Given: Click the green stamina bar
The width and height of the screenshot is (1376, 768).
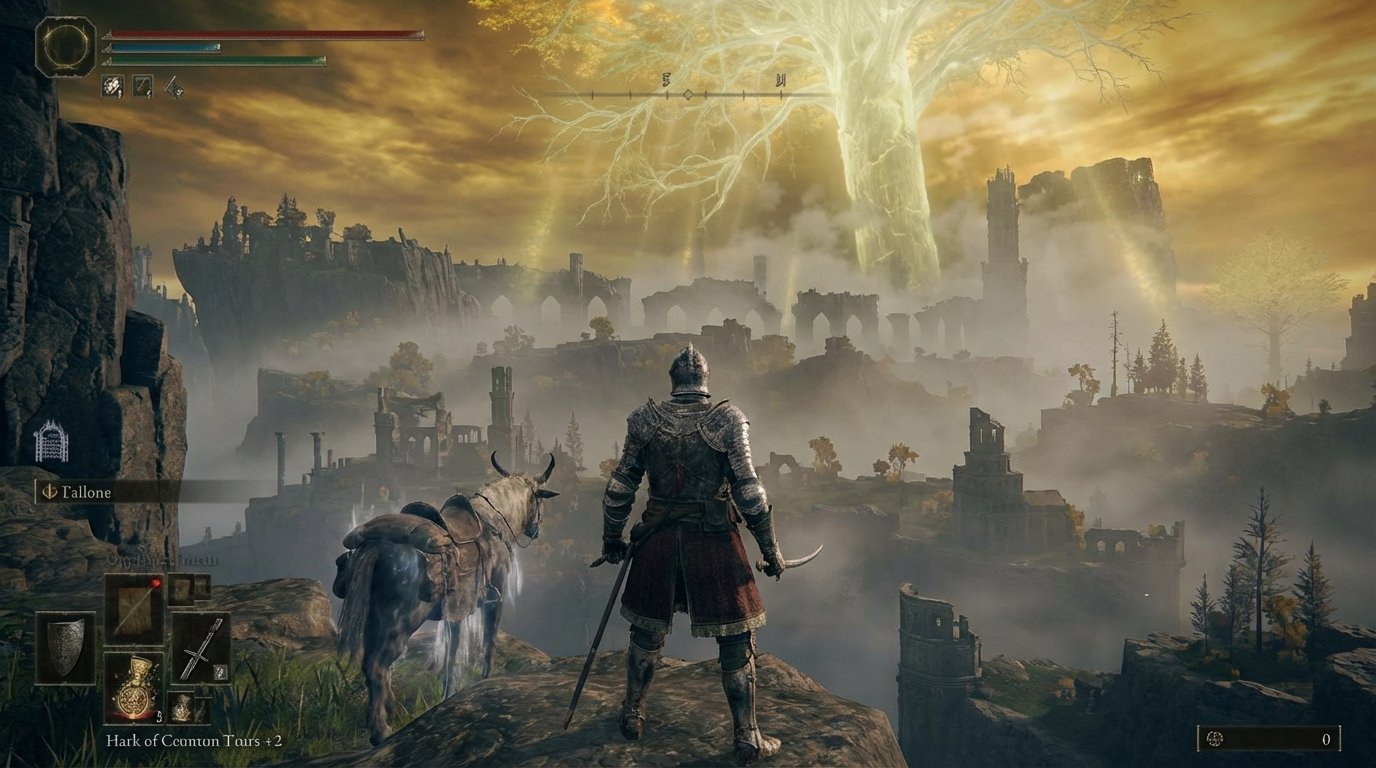Looking at the screenshot, I should click(x=215, y=62).
